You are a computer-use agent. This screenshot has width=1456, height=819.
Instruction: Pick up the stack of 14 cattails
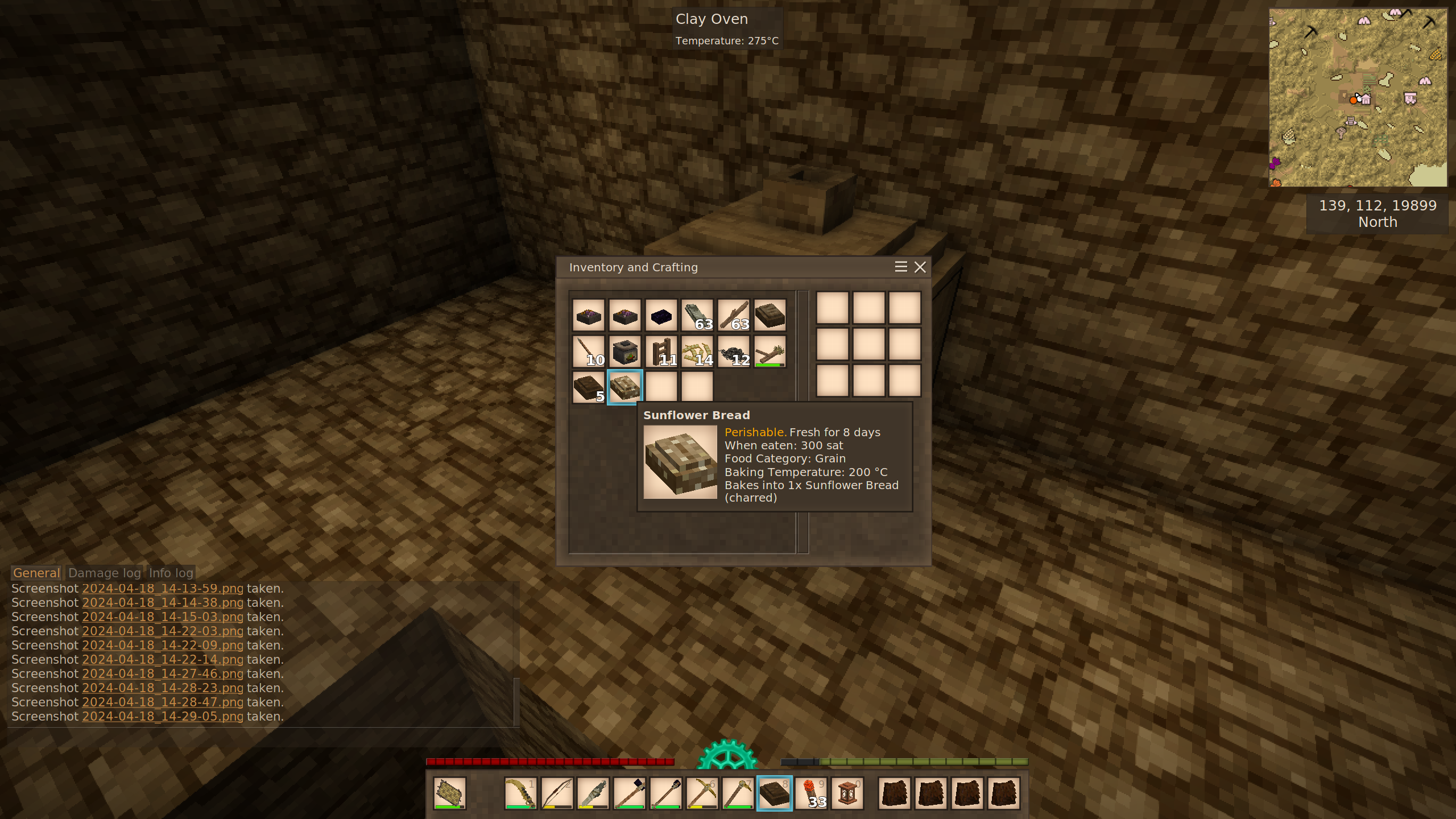point(697,351)
